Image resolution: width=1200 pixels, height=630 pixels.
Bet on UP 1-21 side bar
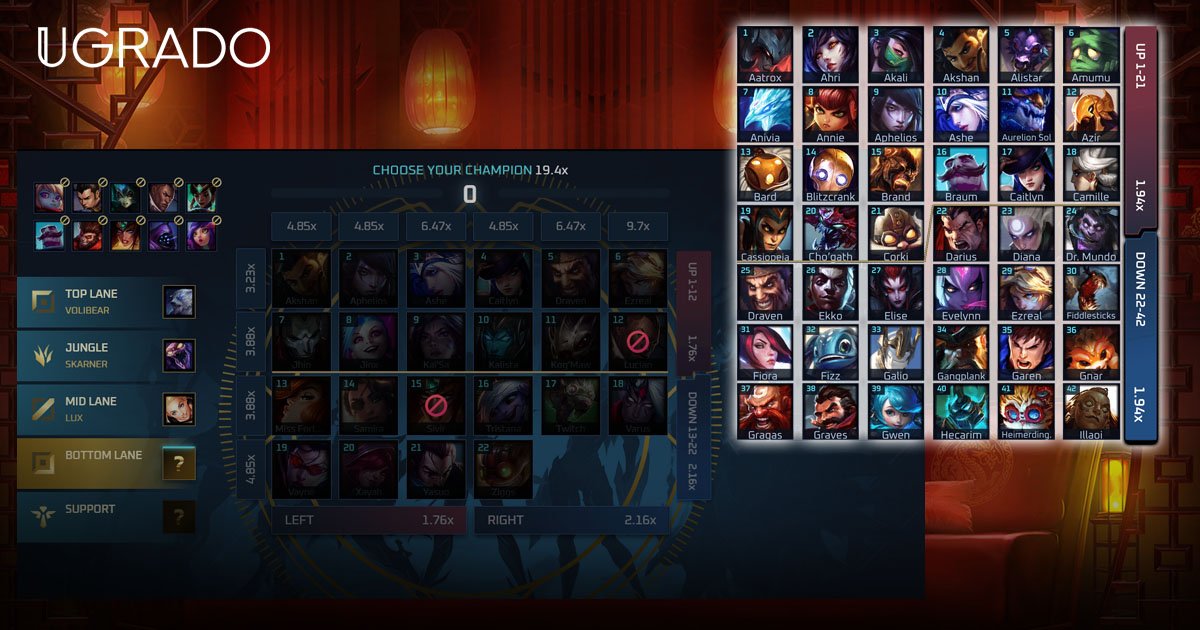(1140, 130)
